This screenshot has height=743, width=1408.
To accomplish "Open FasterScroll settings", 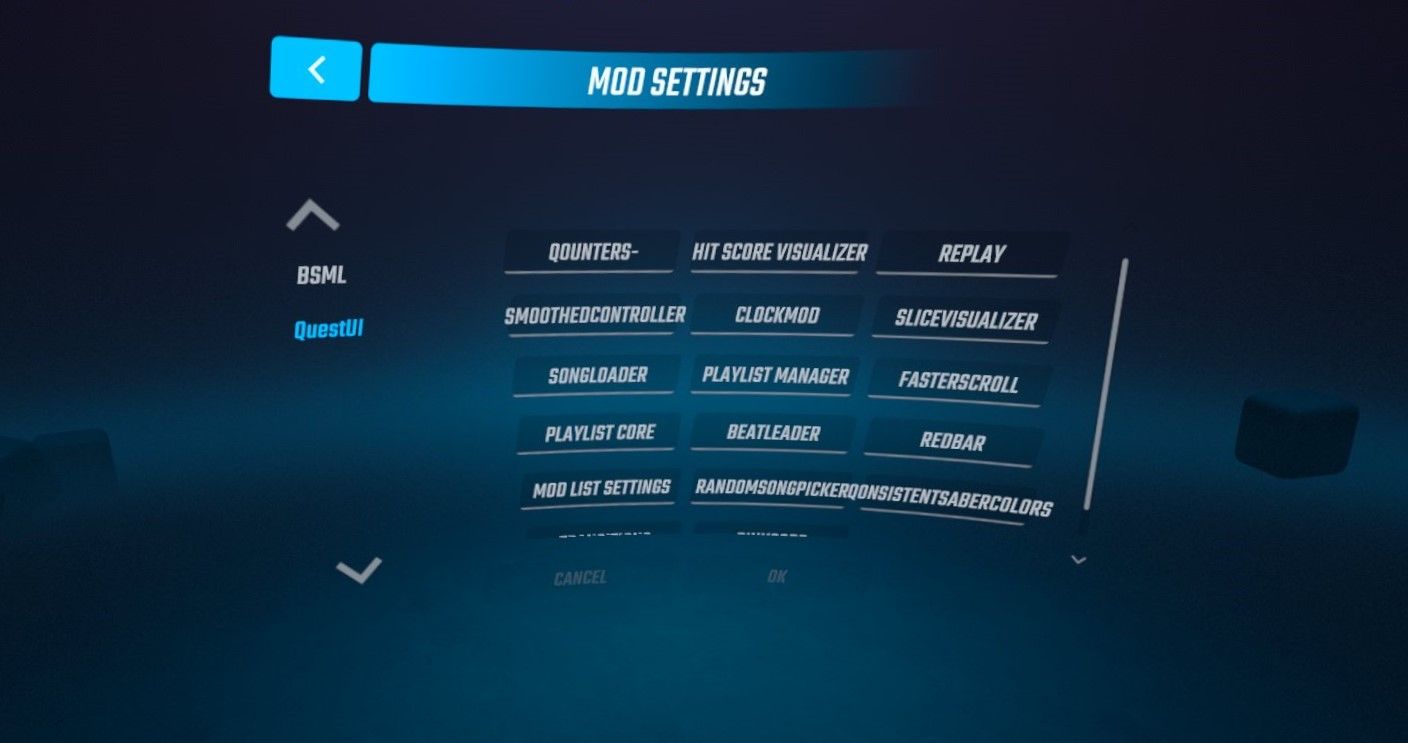I will tap(958, 381).
